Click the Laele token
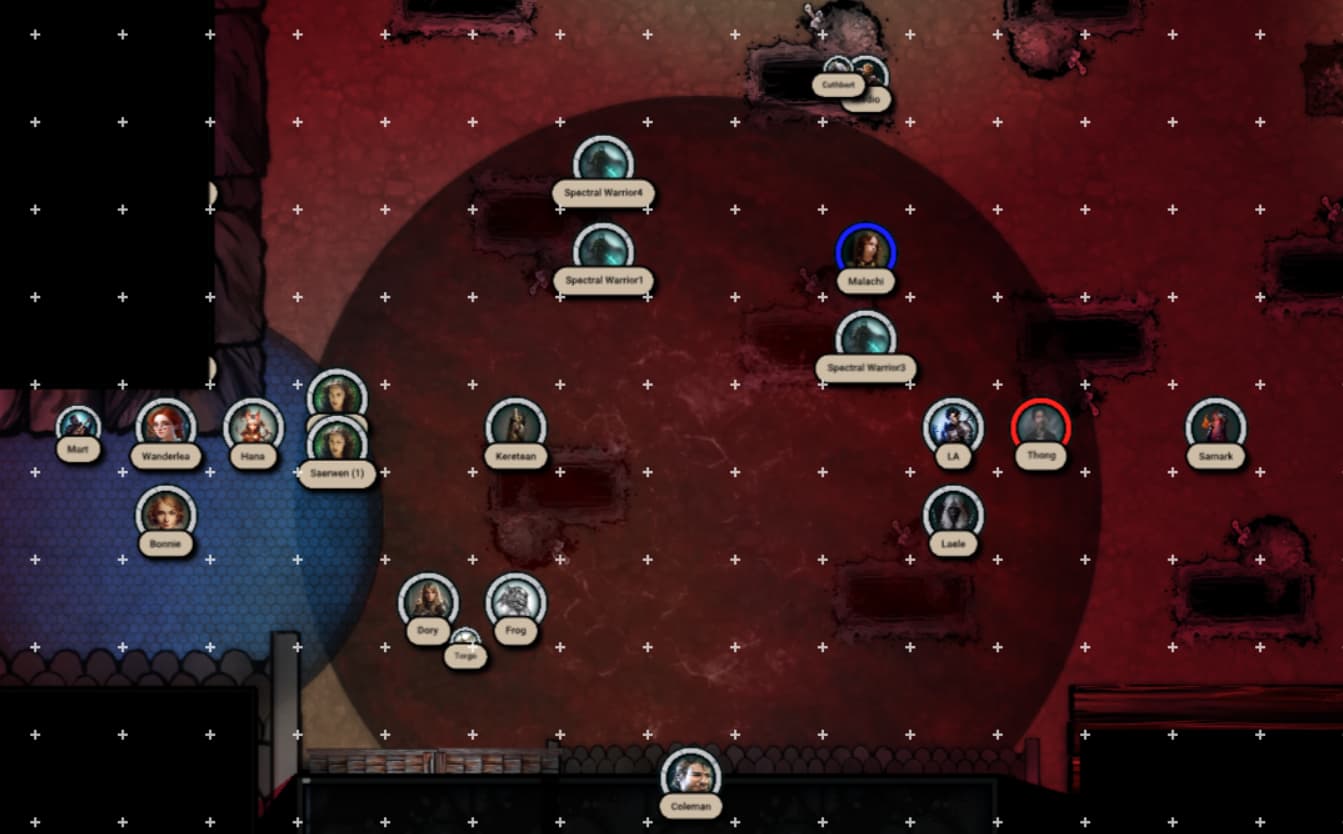 point(953,514)
